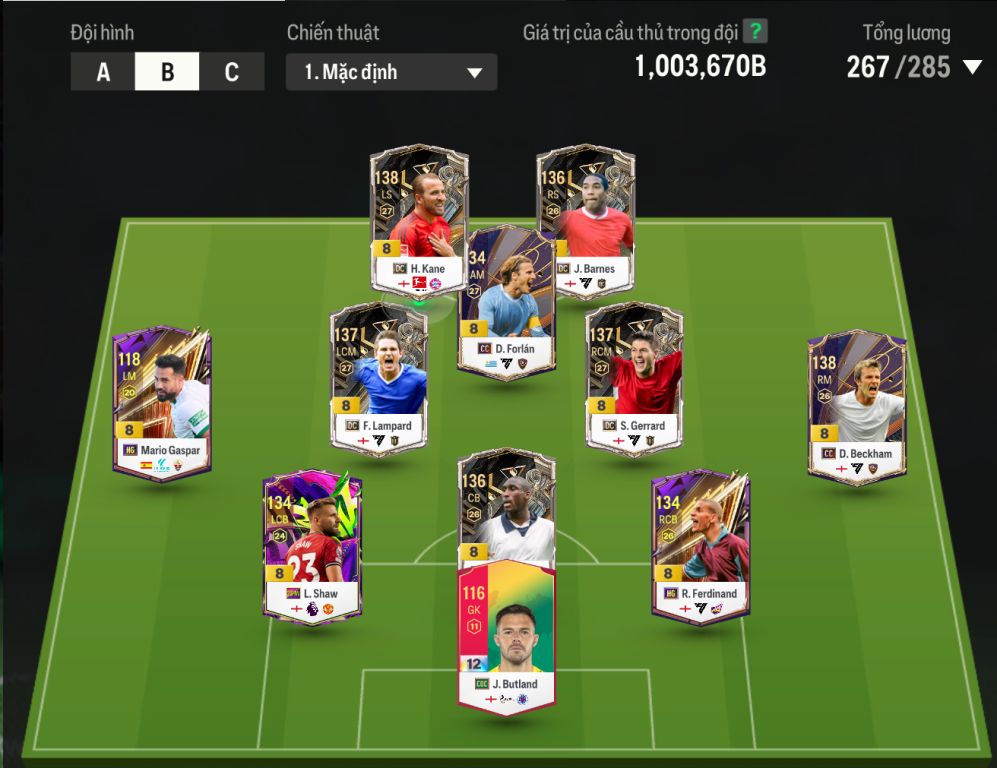Switch to squad tab C

tap(232, 73)
